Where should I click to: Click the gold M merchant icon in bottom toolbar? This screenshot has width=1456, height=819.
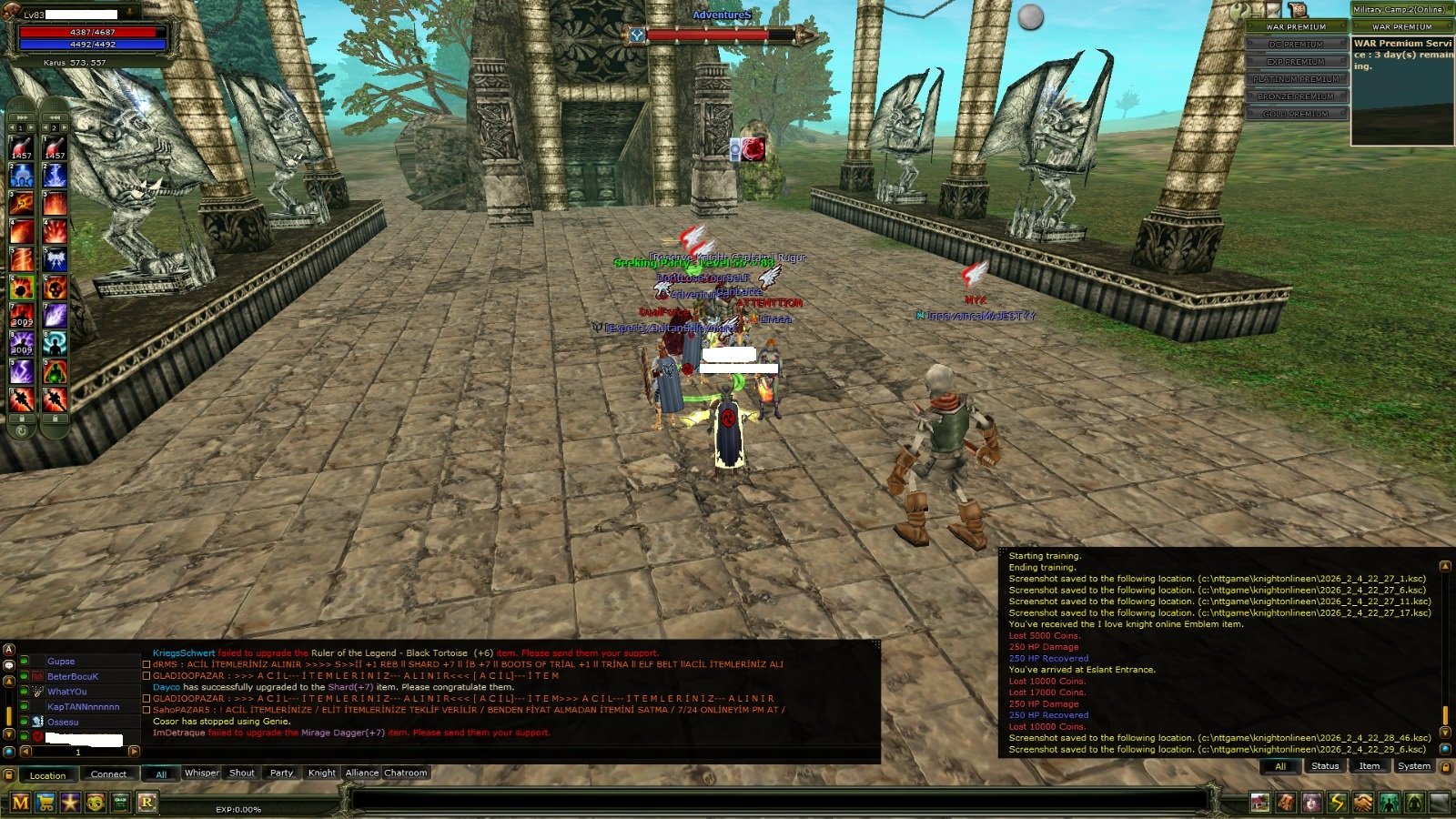tap(21, 804)
